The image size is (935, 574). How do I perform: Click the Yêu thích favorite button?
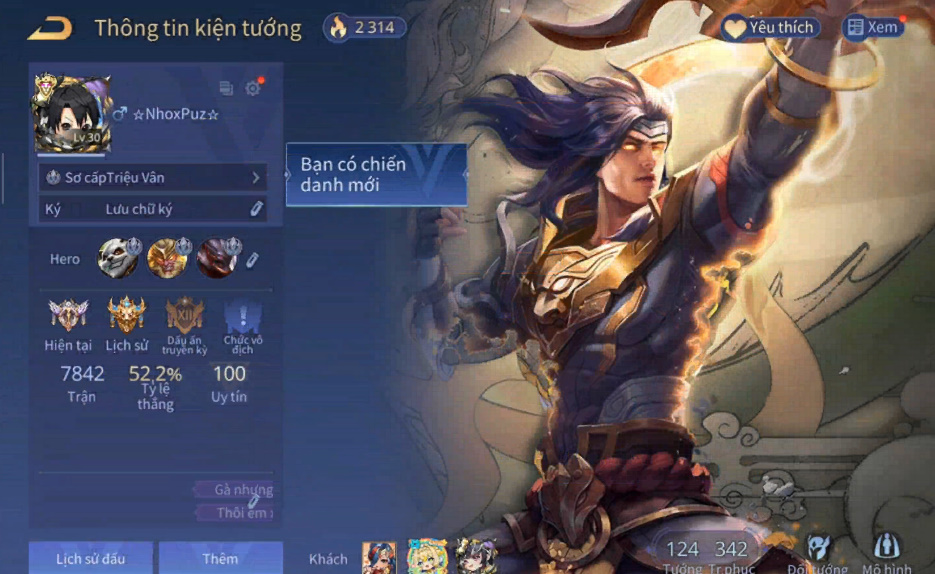click(770, 28)
